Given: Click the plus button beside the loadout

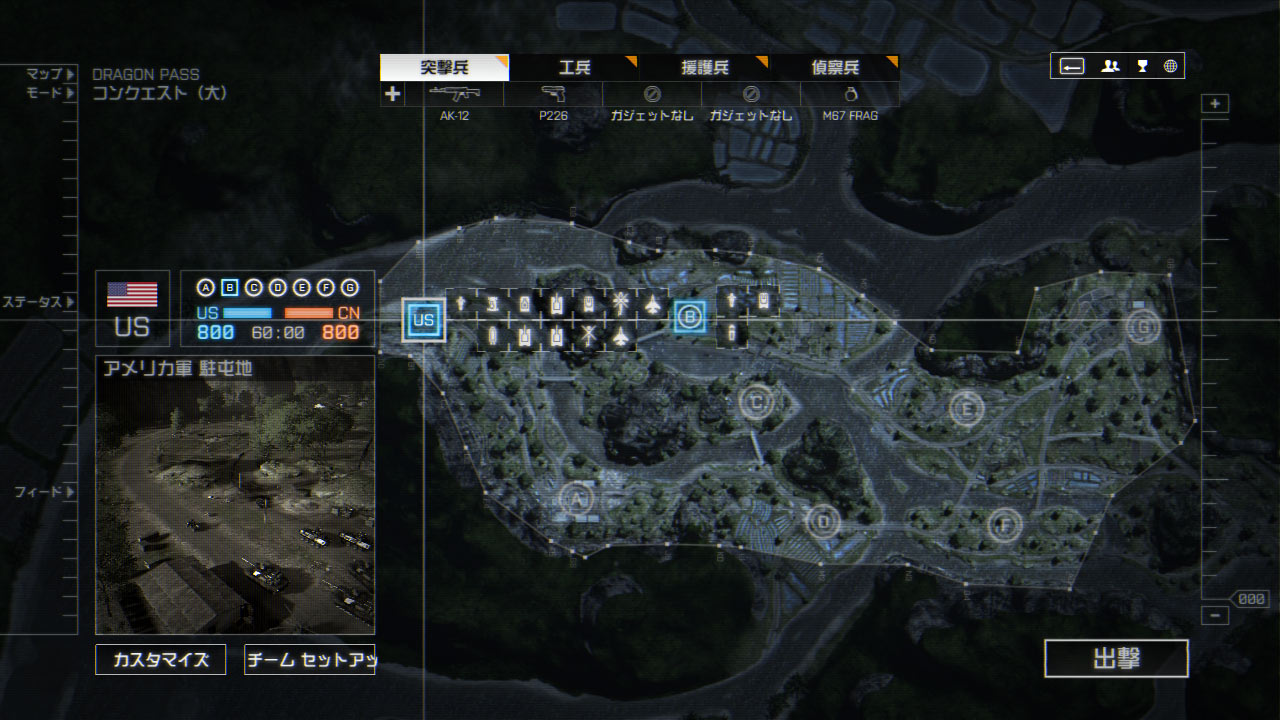Looking at the screenshot, I should point(393,94).
